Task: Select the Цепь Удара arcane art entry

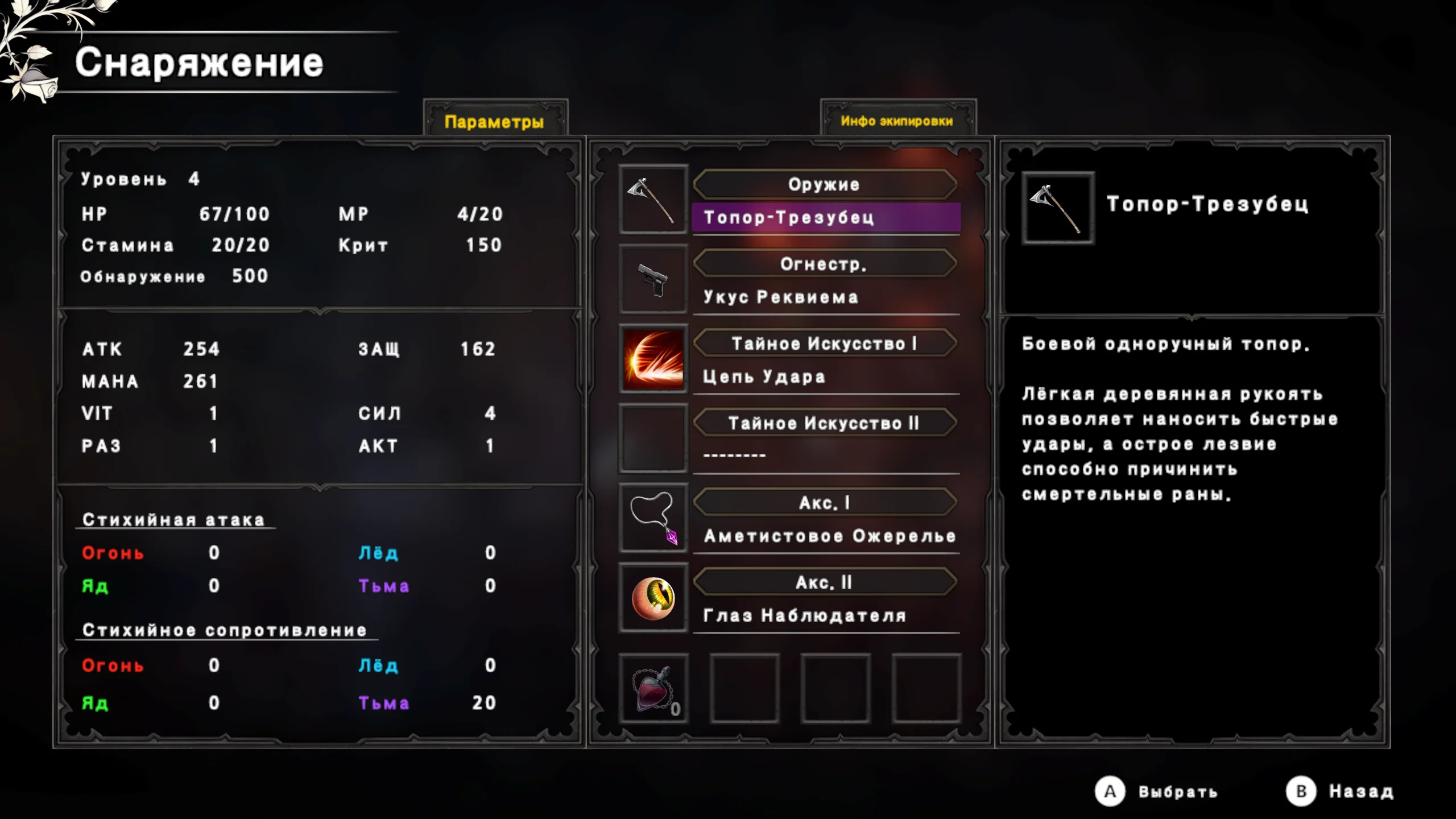Action: click(x=826, y=377)
